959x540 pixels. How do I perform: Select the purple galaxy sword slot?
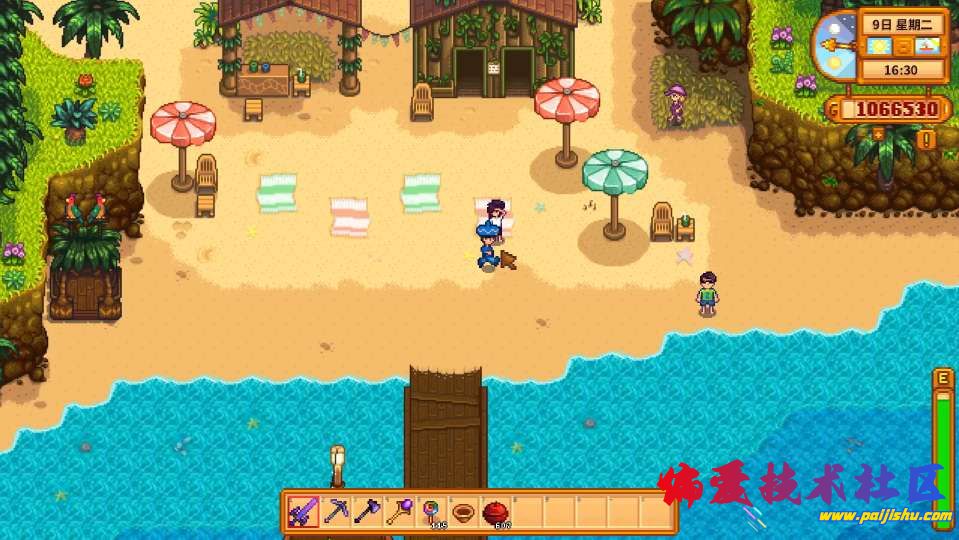(304, 513)
